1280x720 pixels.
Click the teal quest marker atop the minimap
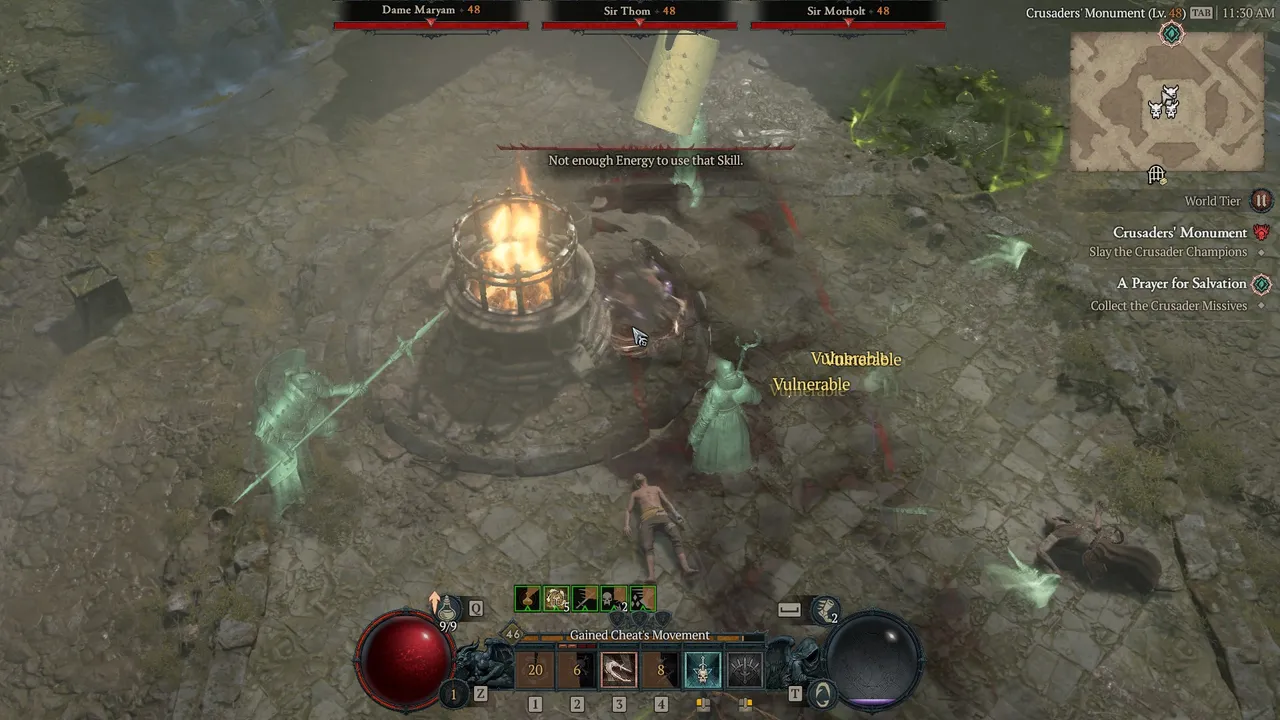[x=1172, y=34]
